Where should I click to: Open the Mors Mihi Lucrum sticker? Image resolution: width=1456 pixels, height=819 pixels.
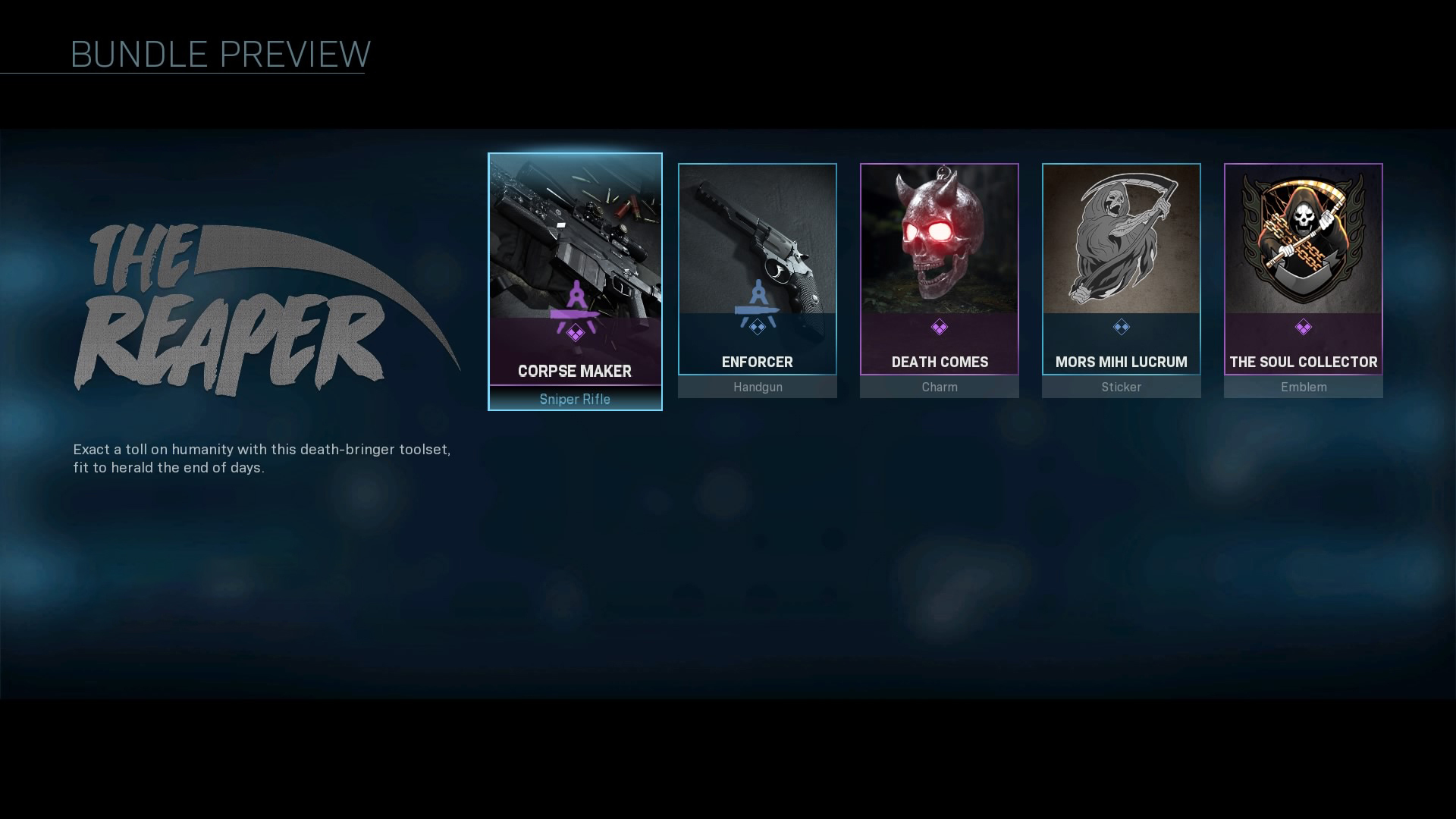tap(1121, 279)
